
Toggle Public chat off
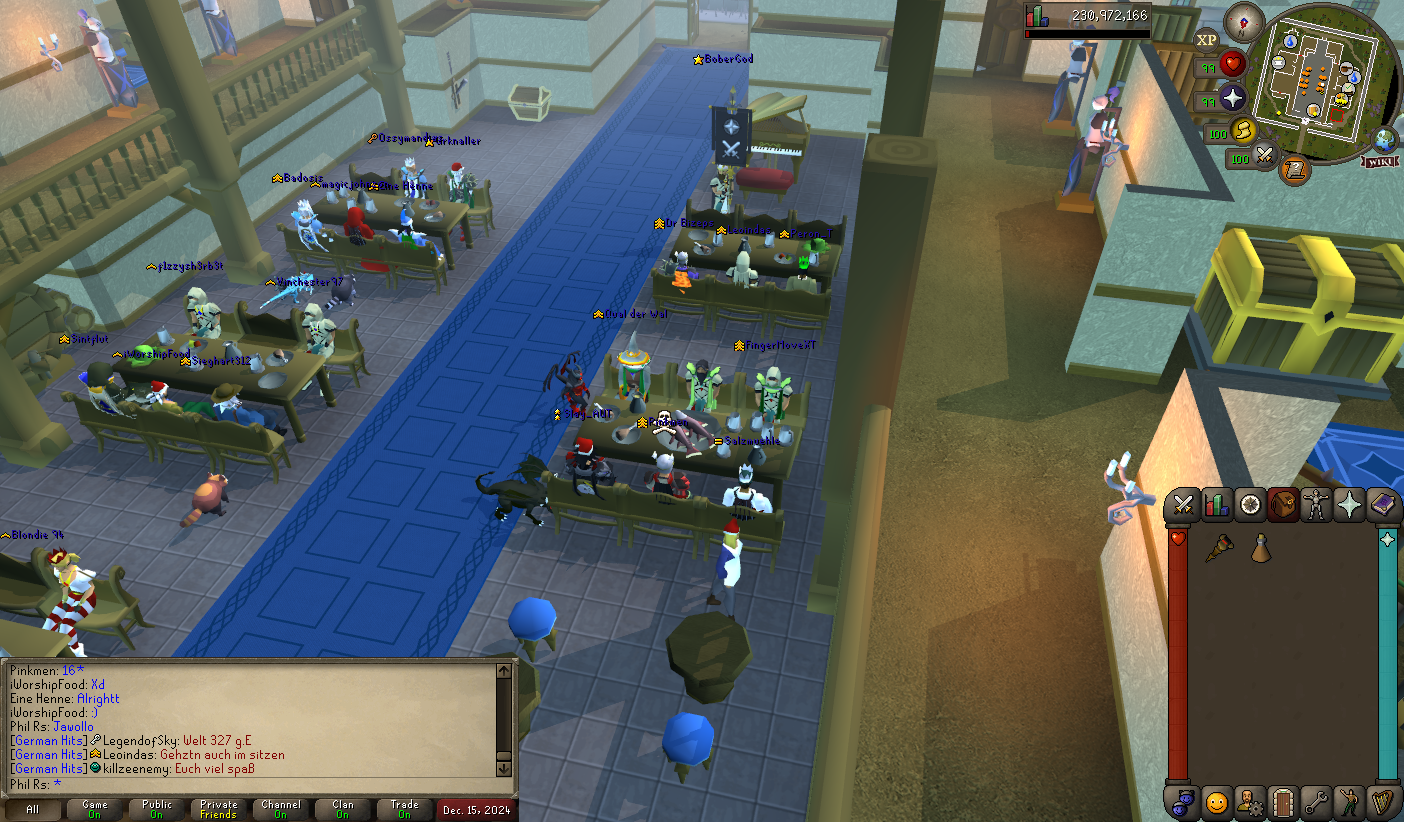[155, 807]
